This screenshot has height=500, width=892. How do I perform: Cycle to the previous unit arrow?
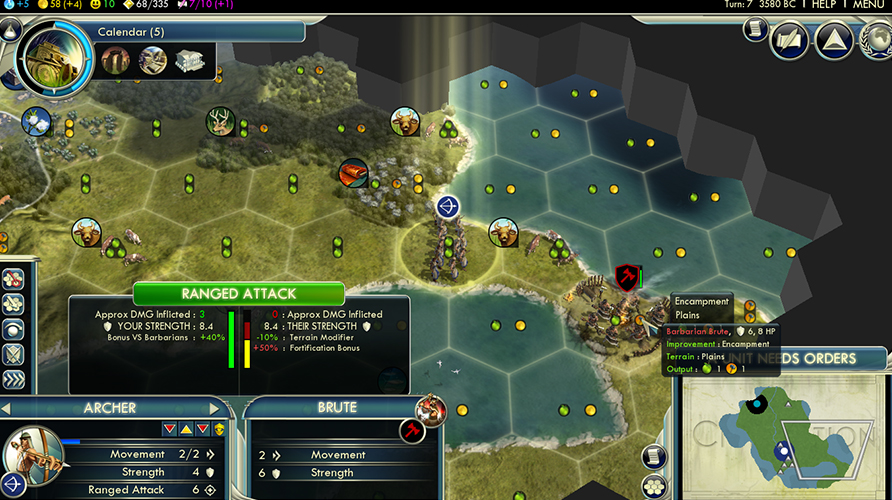pos(7,409)
